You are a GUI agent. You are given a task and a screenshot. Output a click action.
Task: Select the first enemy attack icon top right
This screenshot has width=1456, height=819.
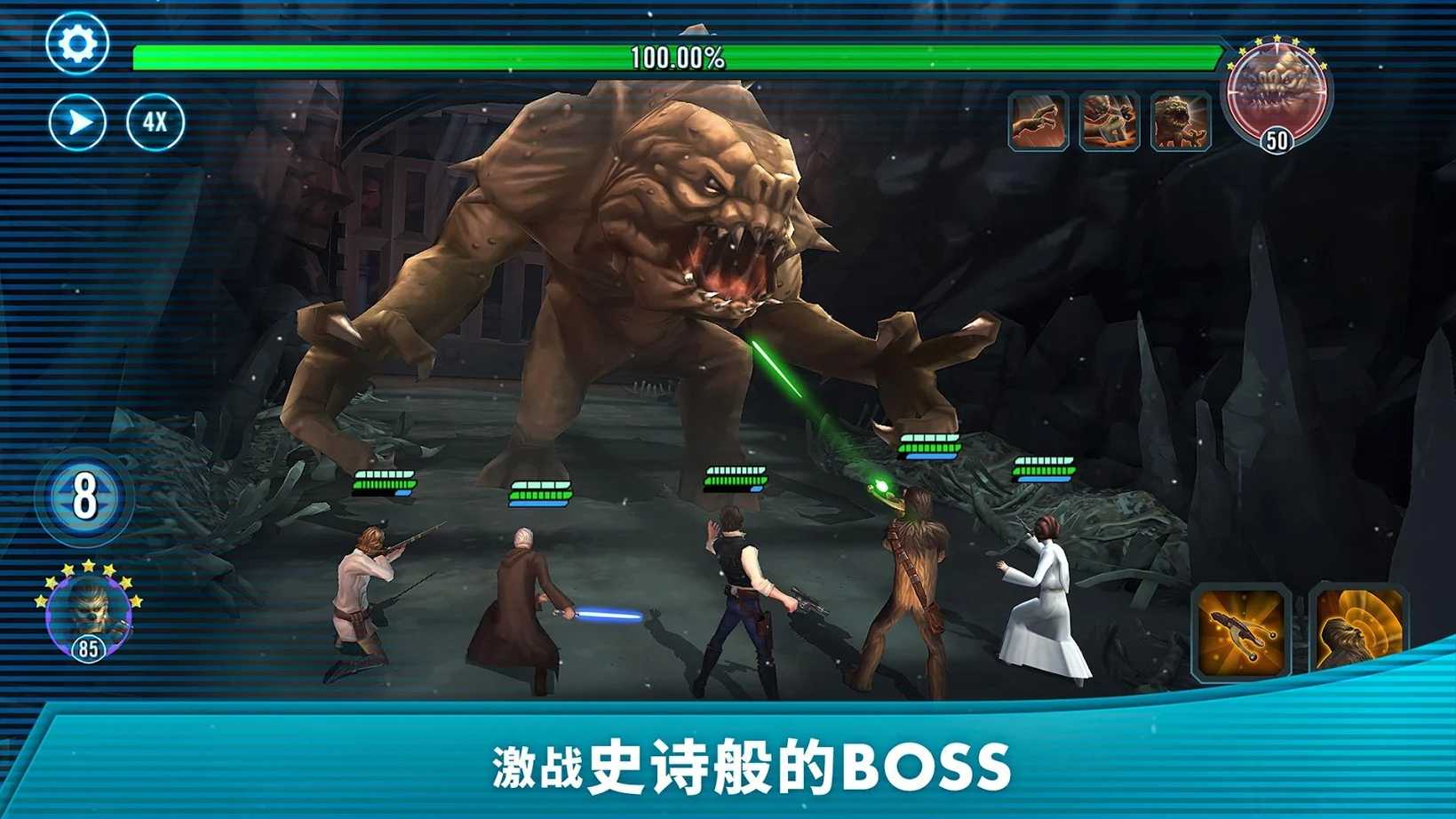[x=1036, y=117]
